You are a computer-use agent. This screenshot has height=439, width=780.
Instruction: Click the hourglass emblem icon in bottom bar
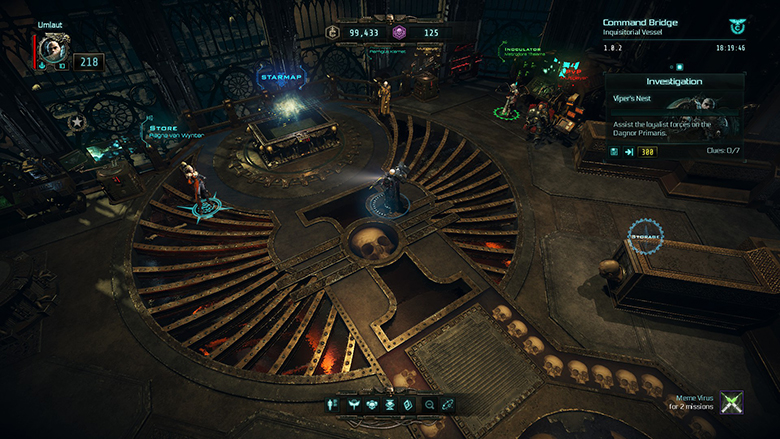point(390,404)
